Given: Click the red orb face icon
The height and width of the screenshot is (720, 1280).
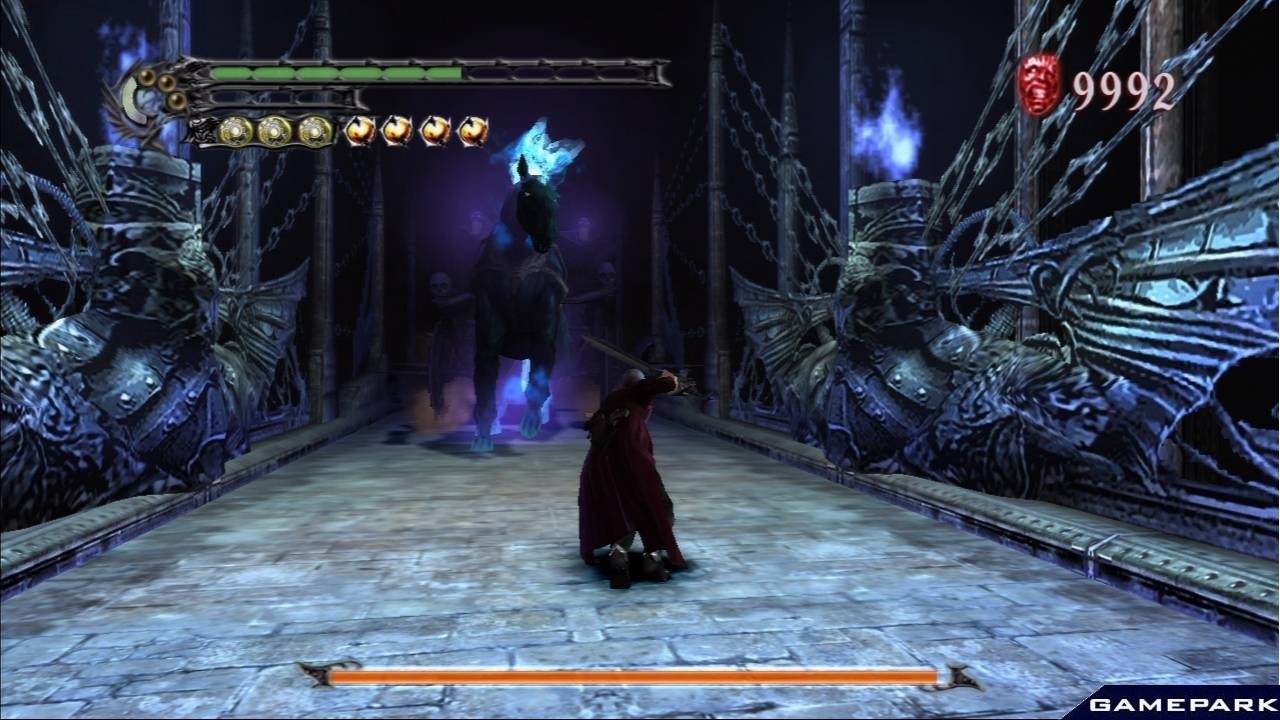Looking at the screenshot, I should tap(1039, 85).
